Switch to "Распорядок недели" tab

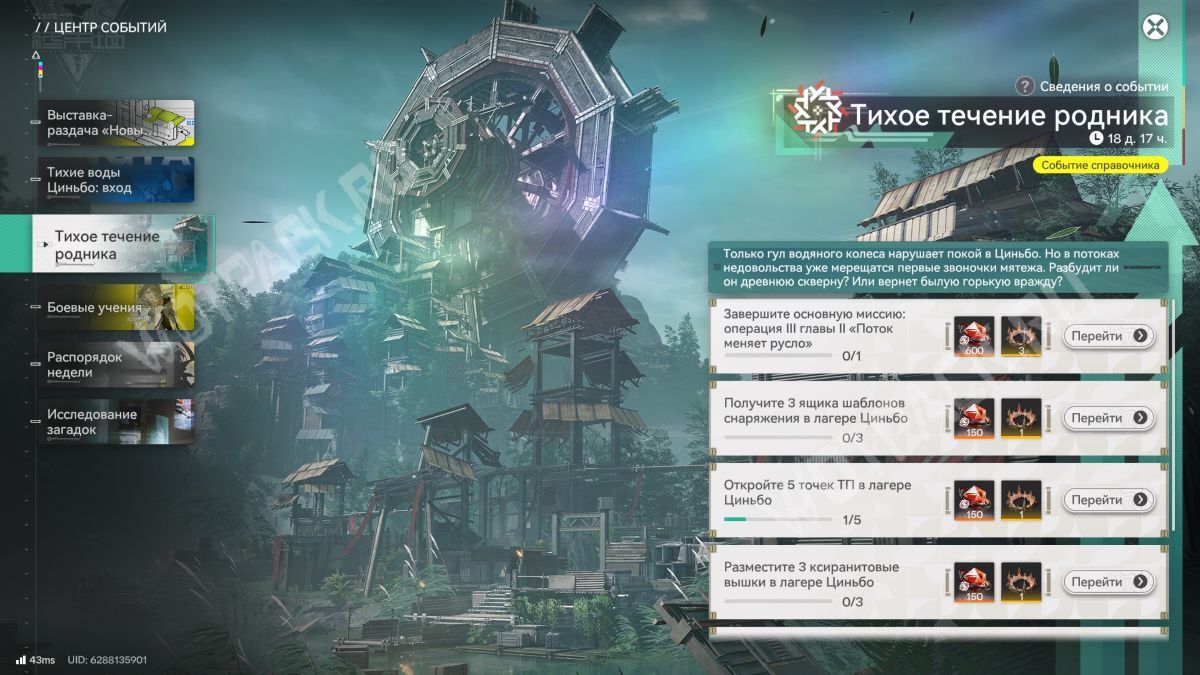coord(116,365)
